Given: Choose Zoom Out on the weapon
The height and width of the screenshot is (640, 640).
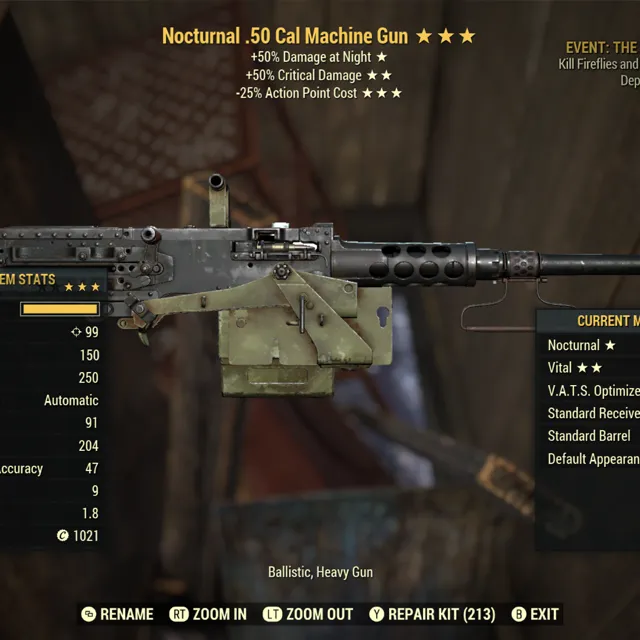Looking at the screenshot, I should point(307,614).
